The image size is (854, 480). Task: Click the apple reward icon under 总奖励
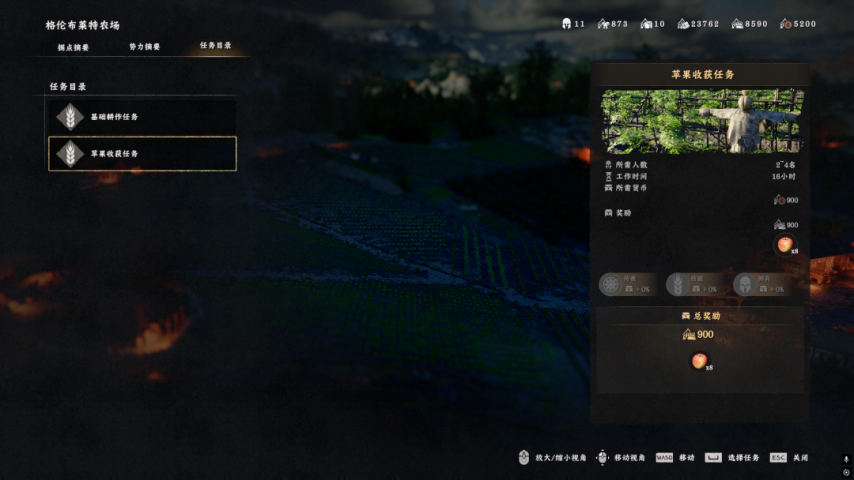click(699, 361)
